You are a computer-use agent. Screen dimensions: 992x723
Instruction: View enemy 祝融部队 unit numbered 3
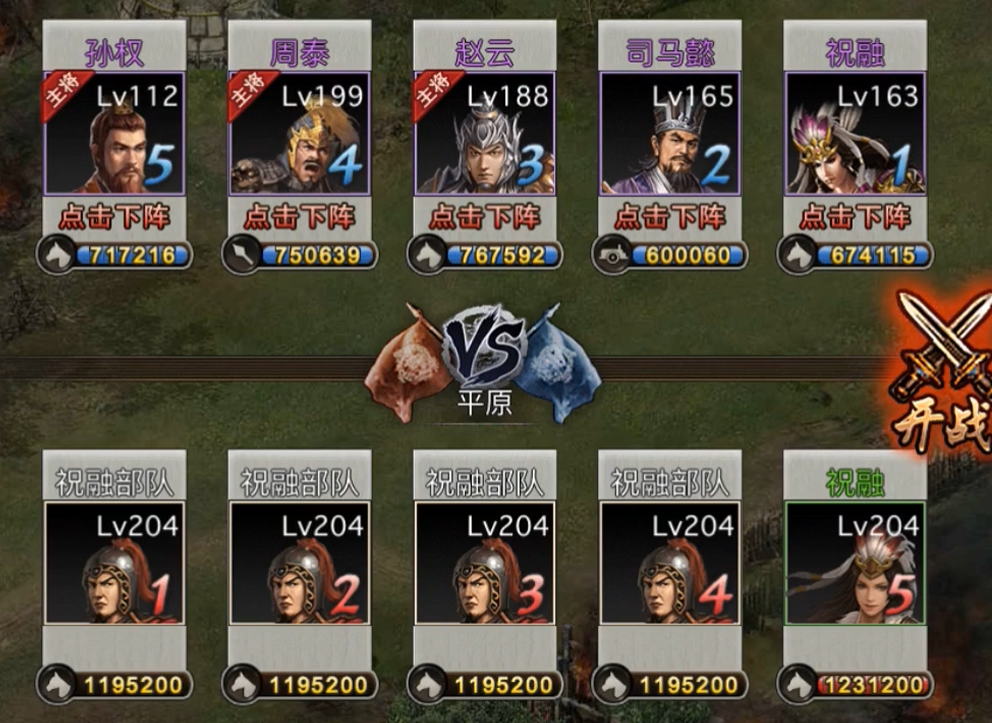click(485, 563)
